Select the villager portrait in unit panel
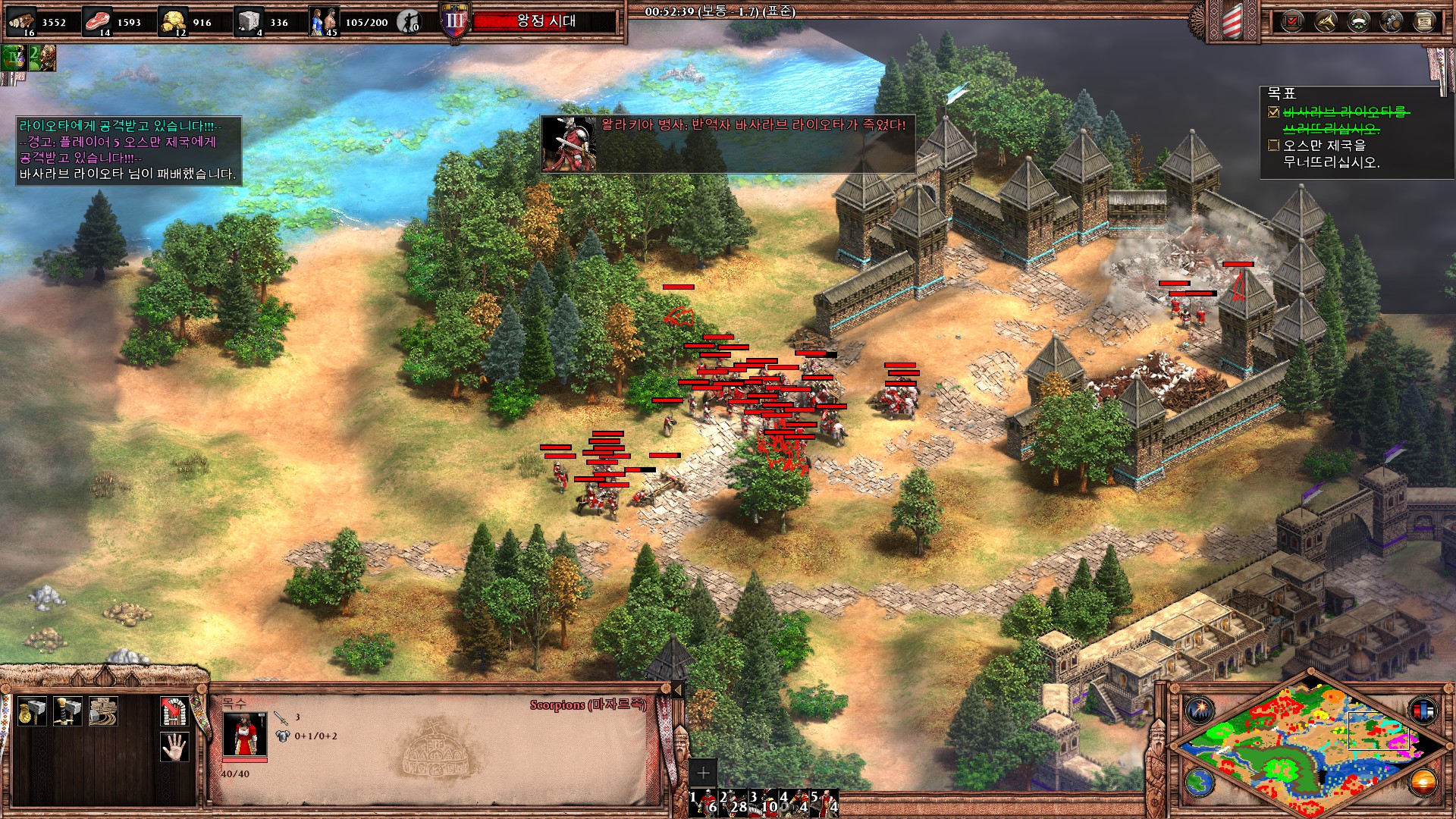This screenshot has height=819, width=1456. coord(244,734)
